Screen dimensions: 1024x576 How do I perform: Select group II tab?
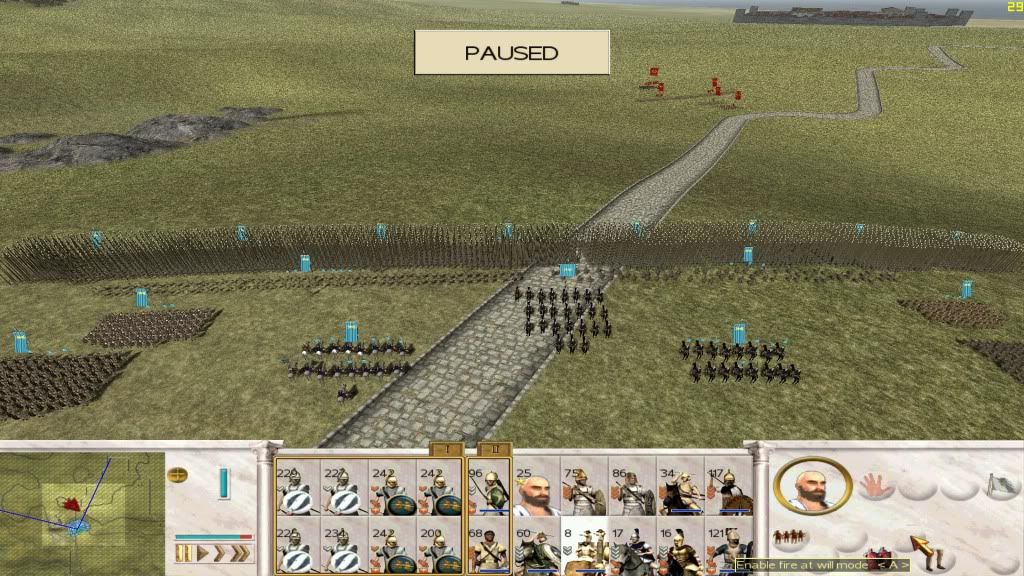[493, 450]
